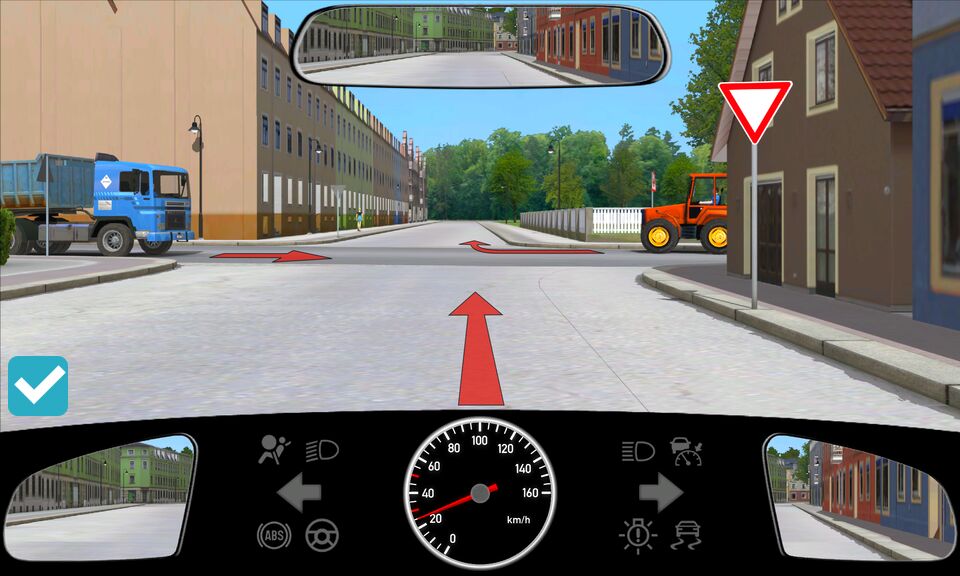Select the bulb failure warning icon
The width and height of the screenshot is (960, 576).
click(637, 534)
